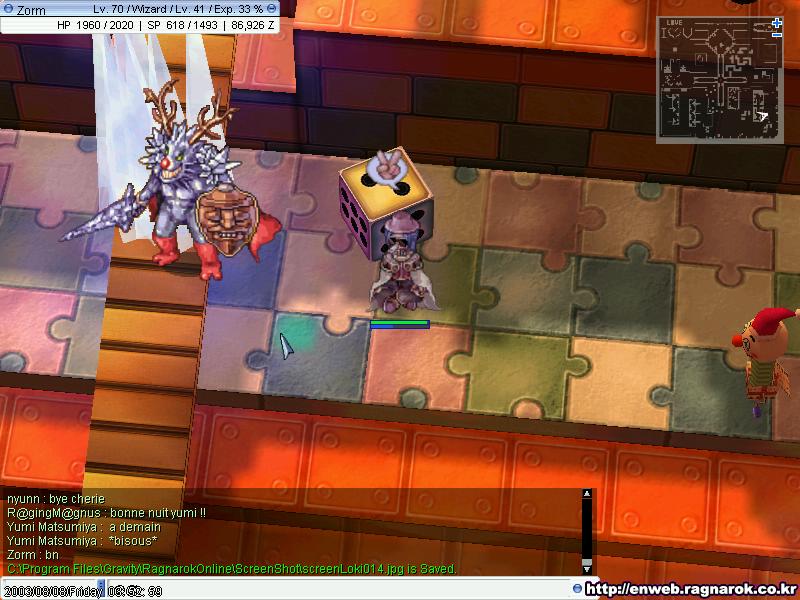Click the round button after Exp. 33 %
The height and width of the screenshot is (600, 800).
[x=272, y=9]
